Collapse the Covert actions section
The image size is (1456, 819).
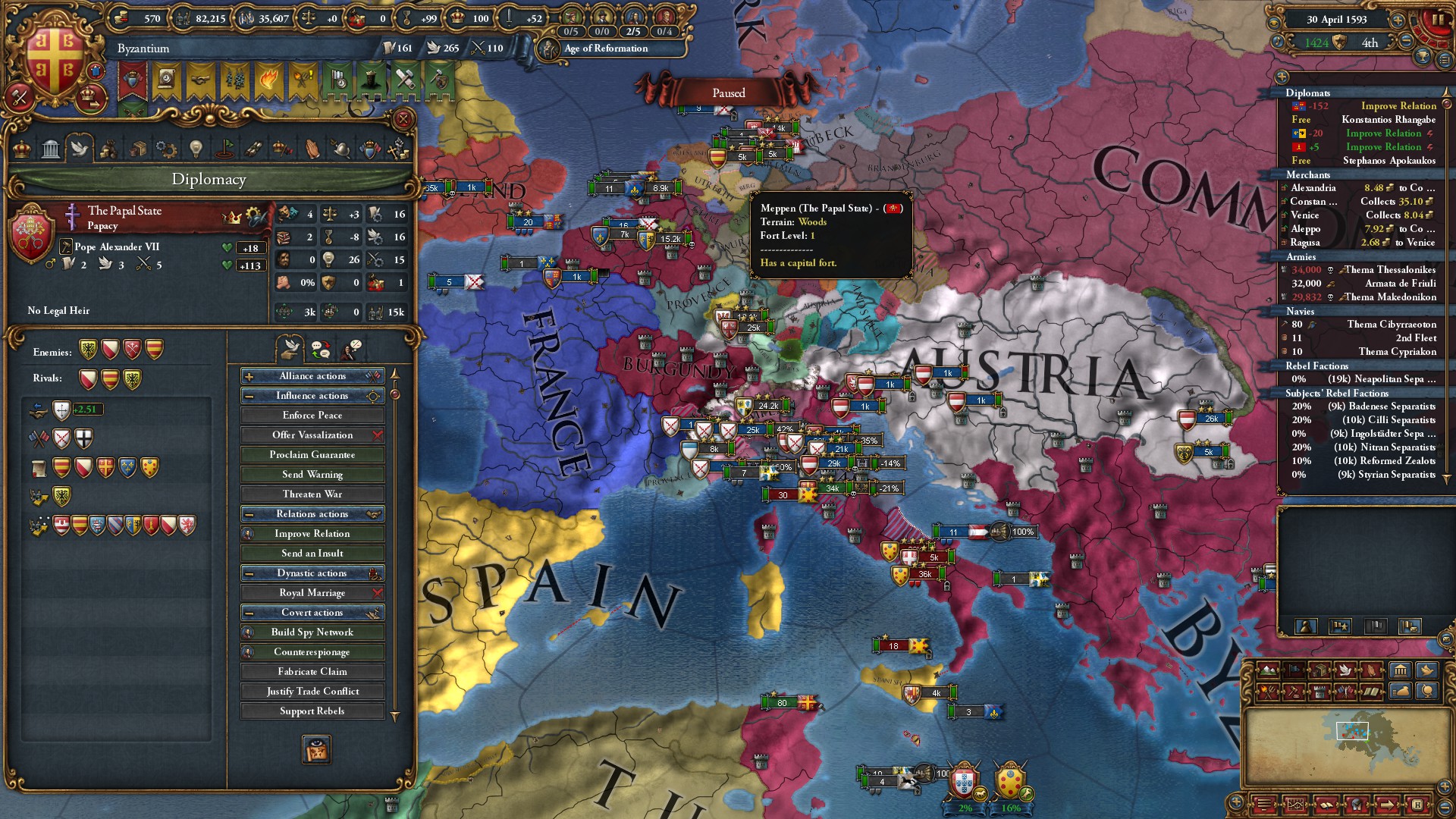(x=248, y=612)
